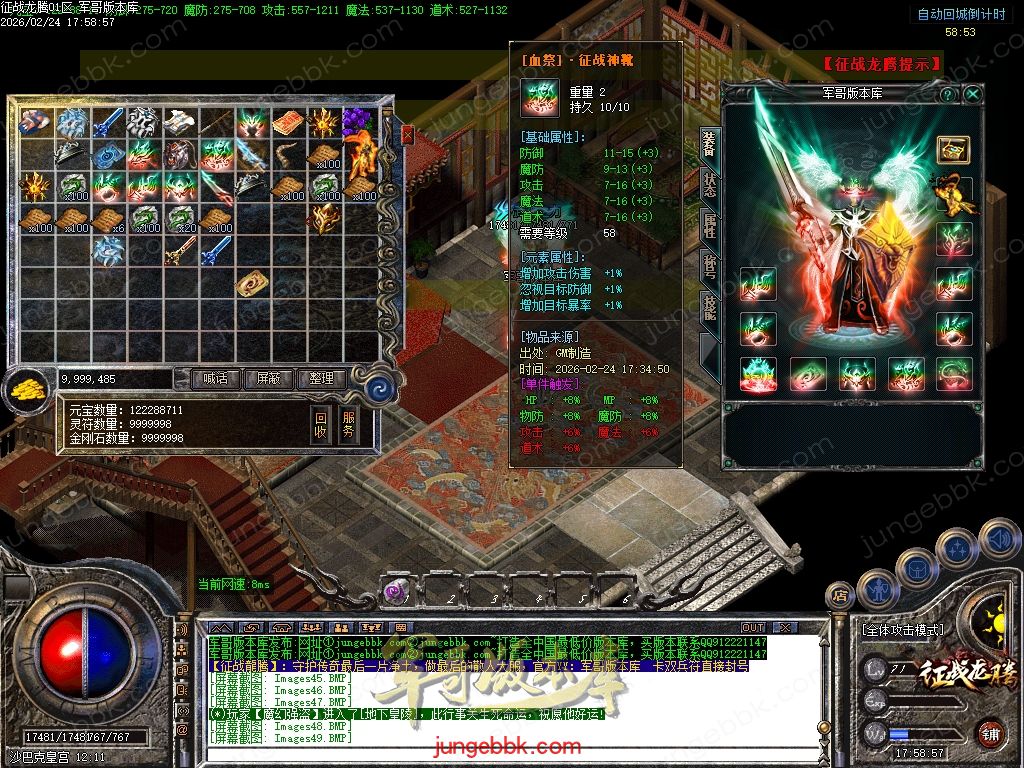This screenshot has height=768, width=1024.
Task: Click the [全体攻击模式] attack mode label
Action: pyautogui.click(x=902, y=631)
